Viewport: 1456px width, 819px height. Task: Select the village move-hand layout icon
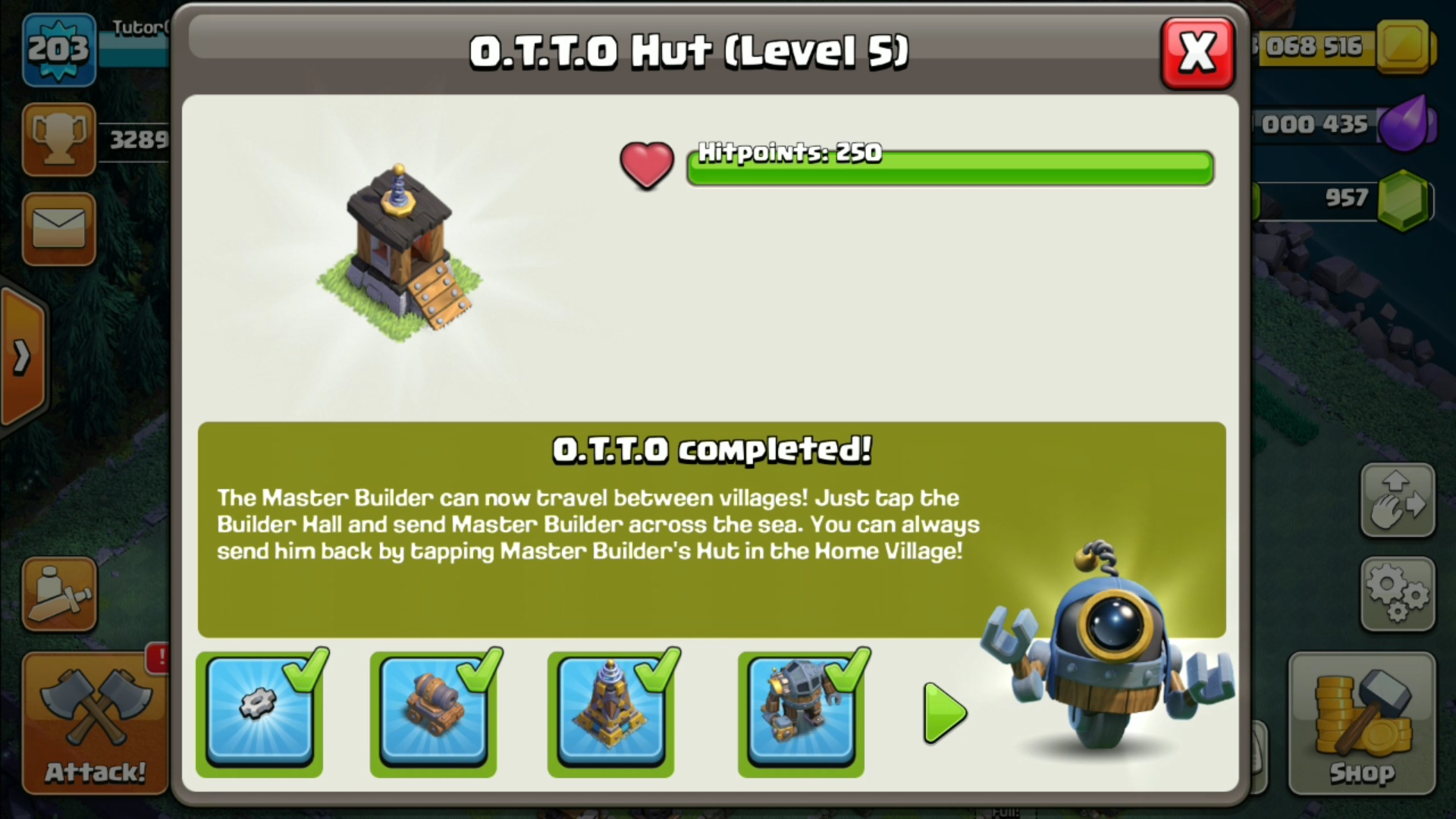(1398, 500)
